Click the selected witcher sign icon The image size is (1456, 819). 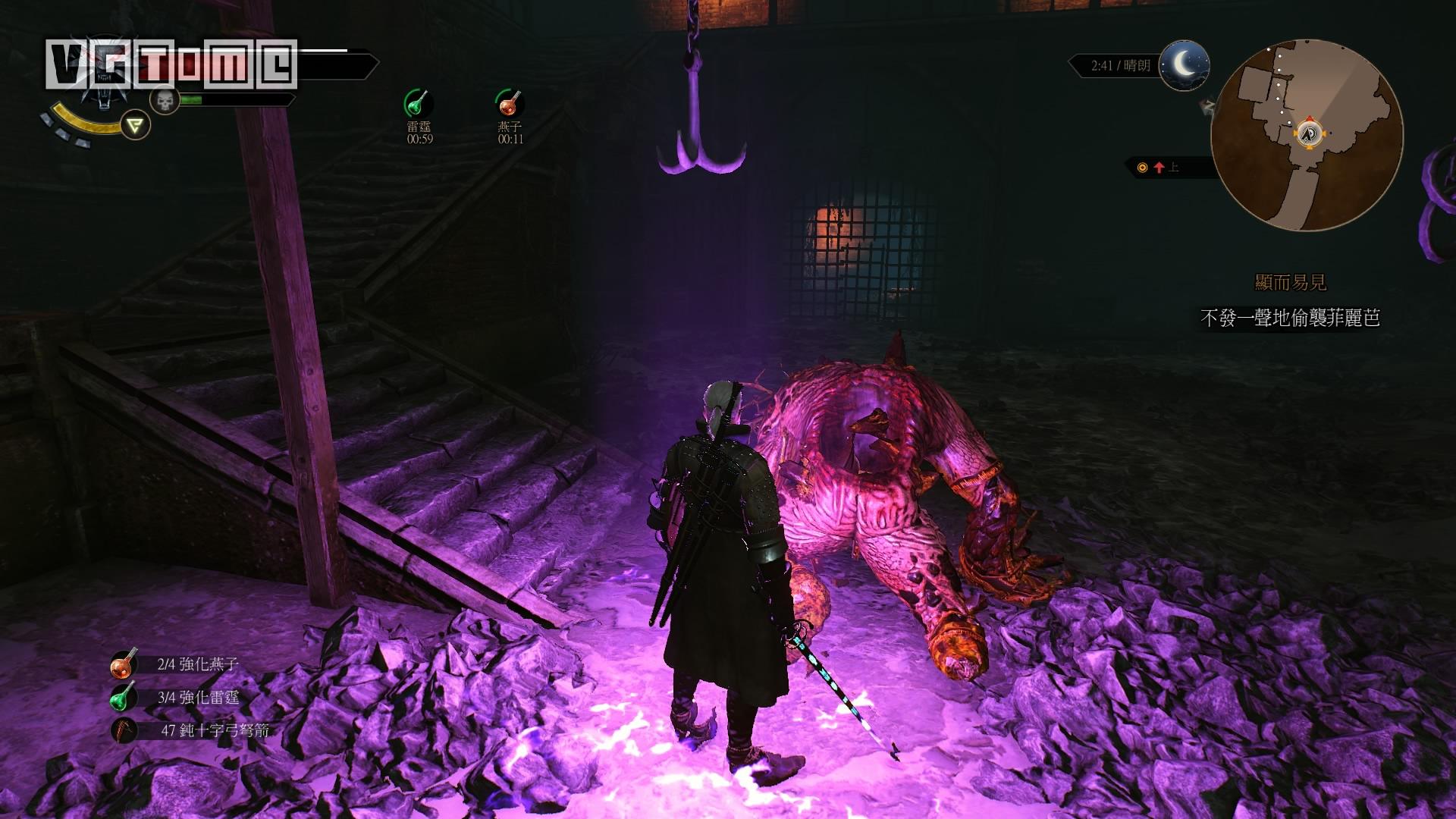click(x=135, y=125)
